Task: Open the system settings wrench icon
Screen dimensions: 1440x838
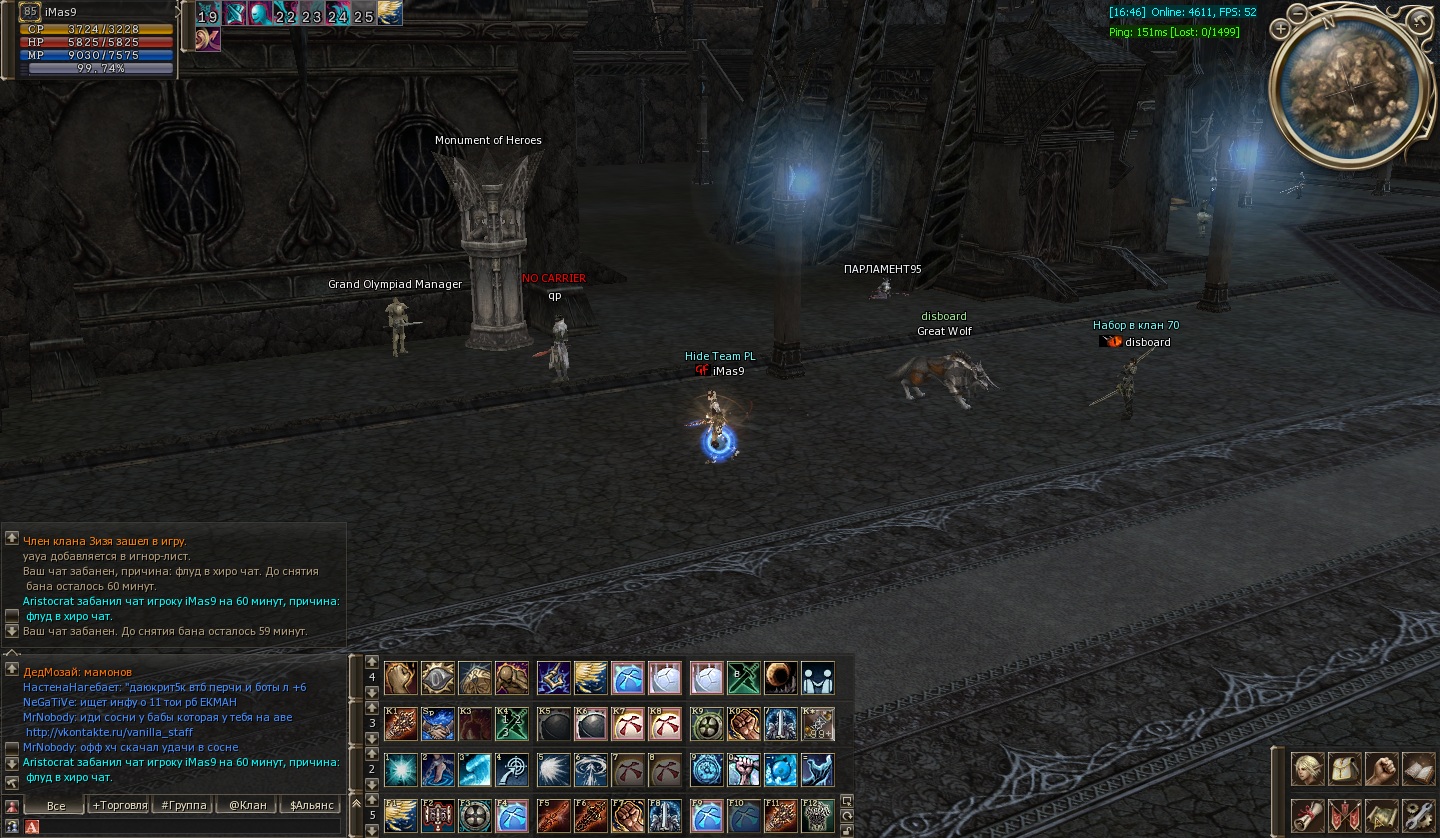Action: coord(1419,815)
